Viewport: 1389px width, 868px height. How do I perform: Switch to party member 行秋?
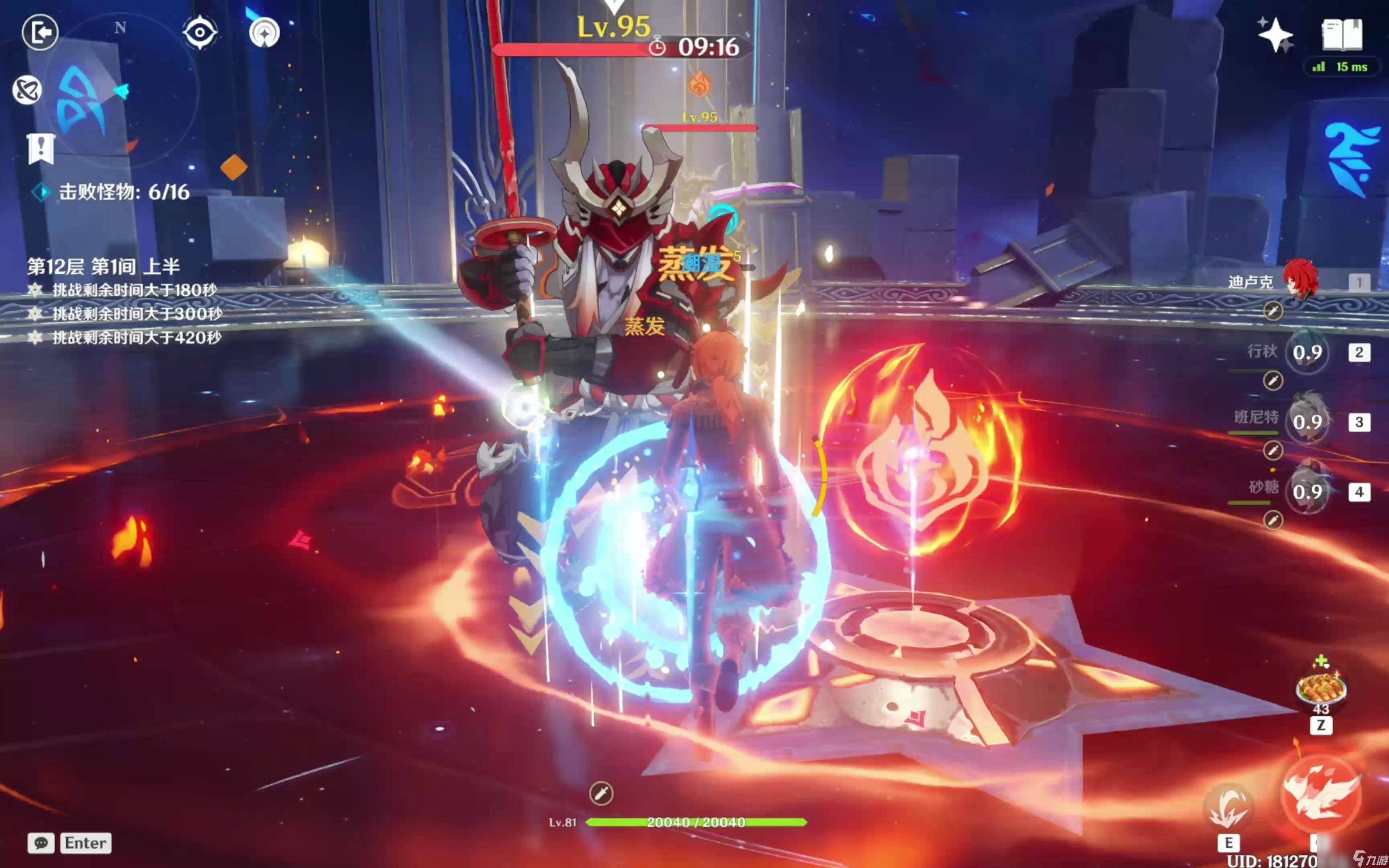(1307, 352)
